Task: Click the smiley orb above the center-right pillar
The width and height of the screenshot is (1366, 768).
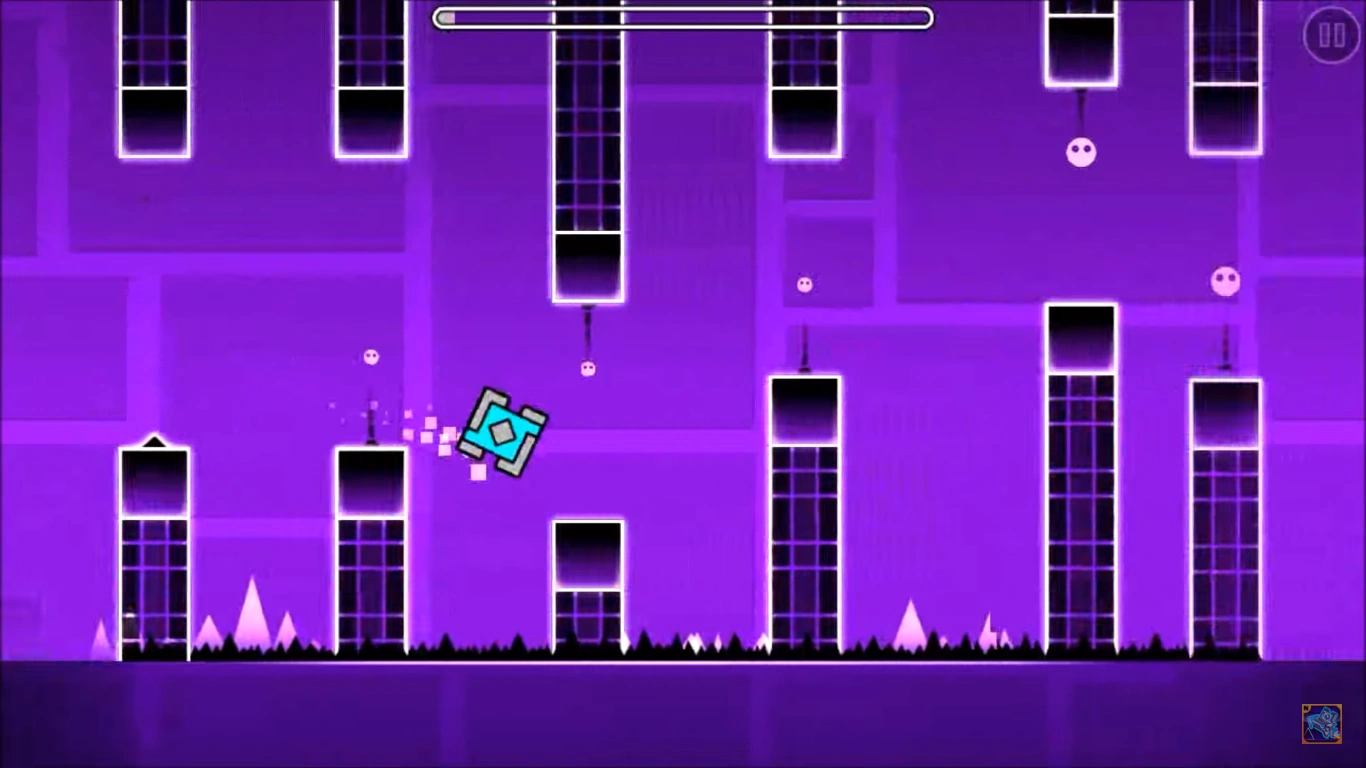Action: tap(803, 285)
